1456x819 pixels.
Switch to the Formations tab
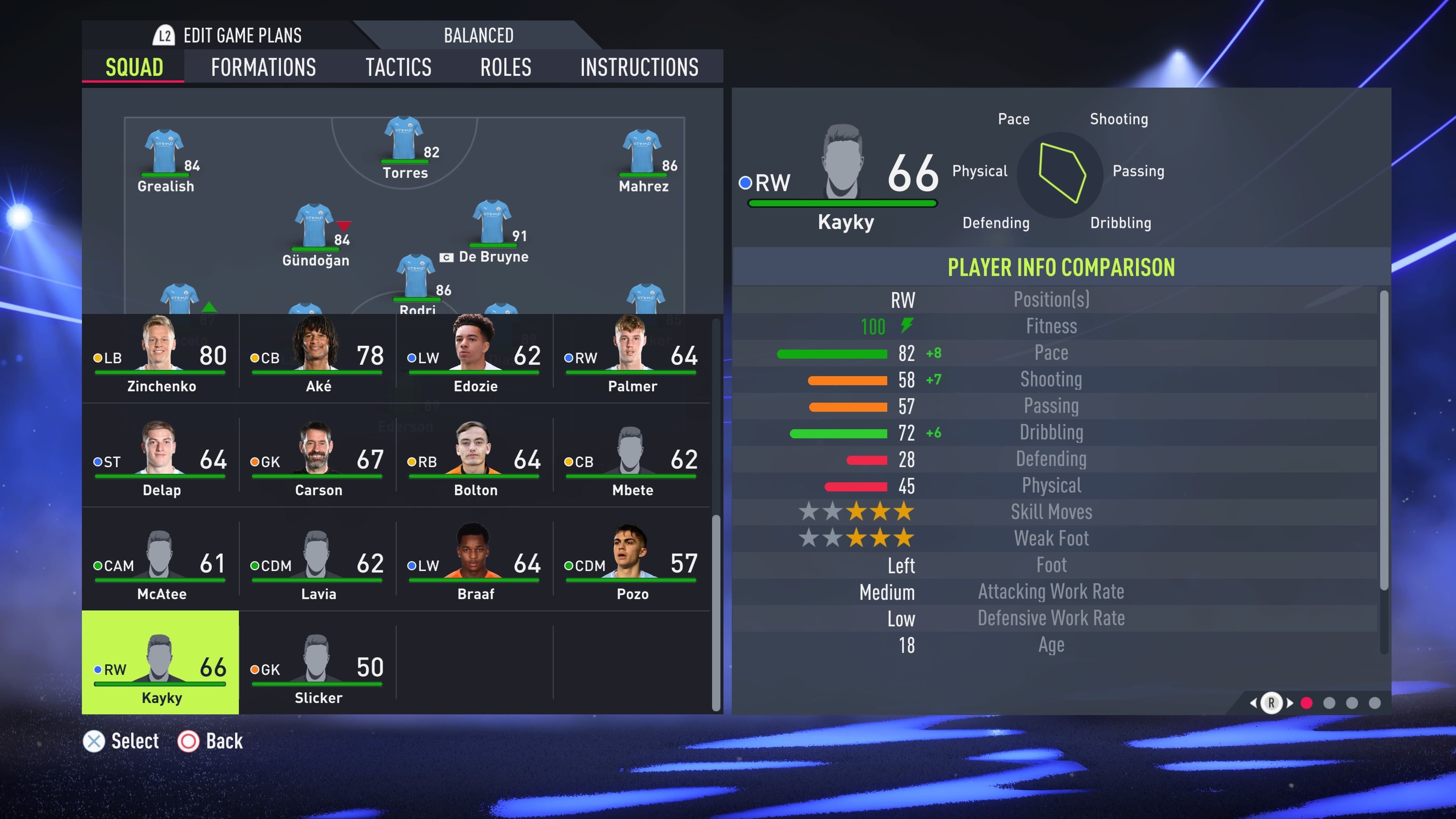coord(264,67)
